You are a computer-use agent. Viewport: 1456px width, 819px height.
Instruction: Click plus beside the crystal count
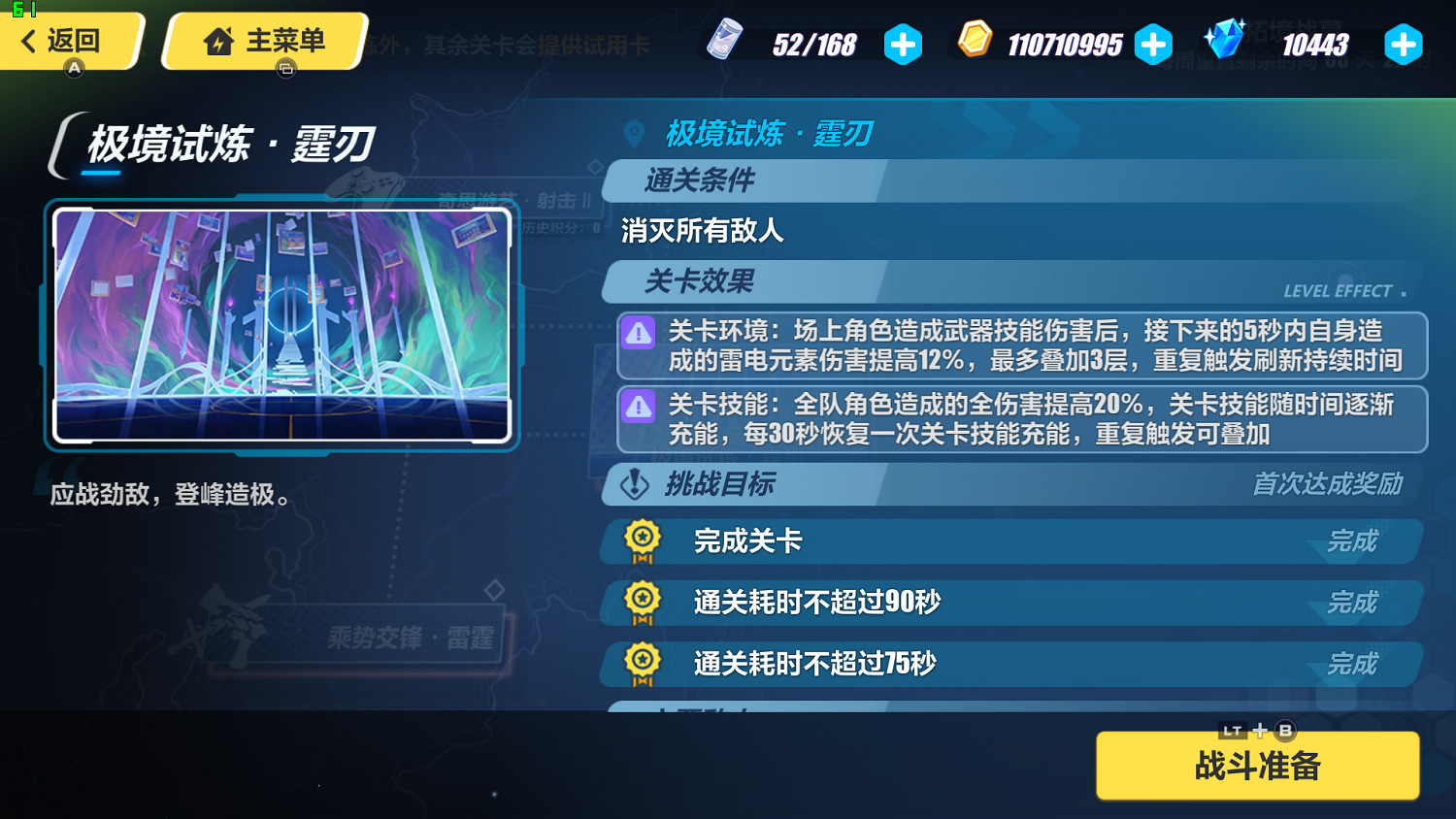coord(1404,44)
